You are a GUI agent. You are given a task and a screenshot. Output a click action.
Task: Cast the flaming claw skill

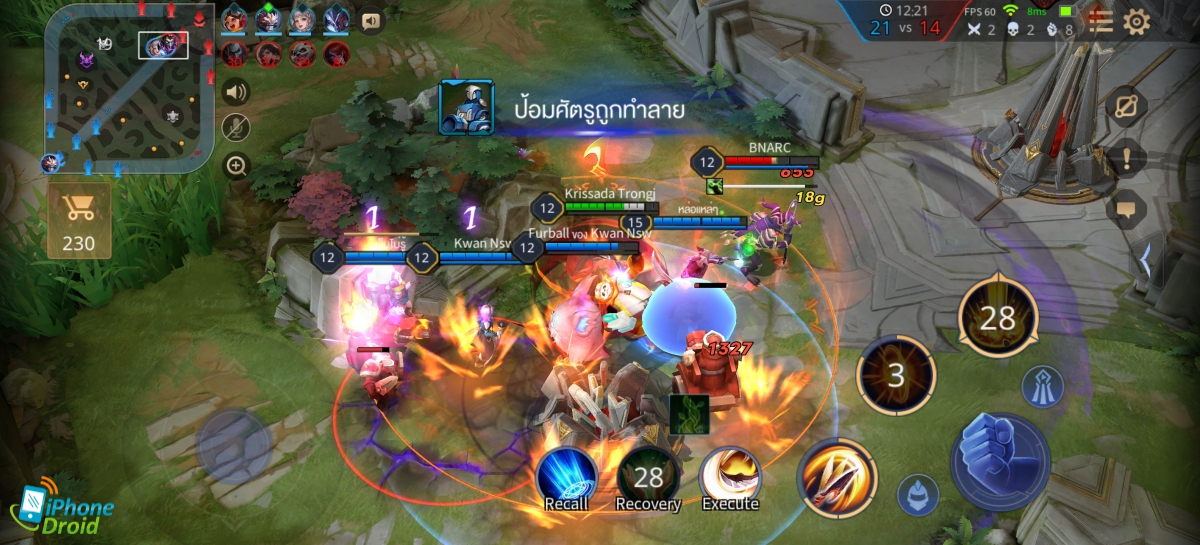(x=837, y=477)
